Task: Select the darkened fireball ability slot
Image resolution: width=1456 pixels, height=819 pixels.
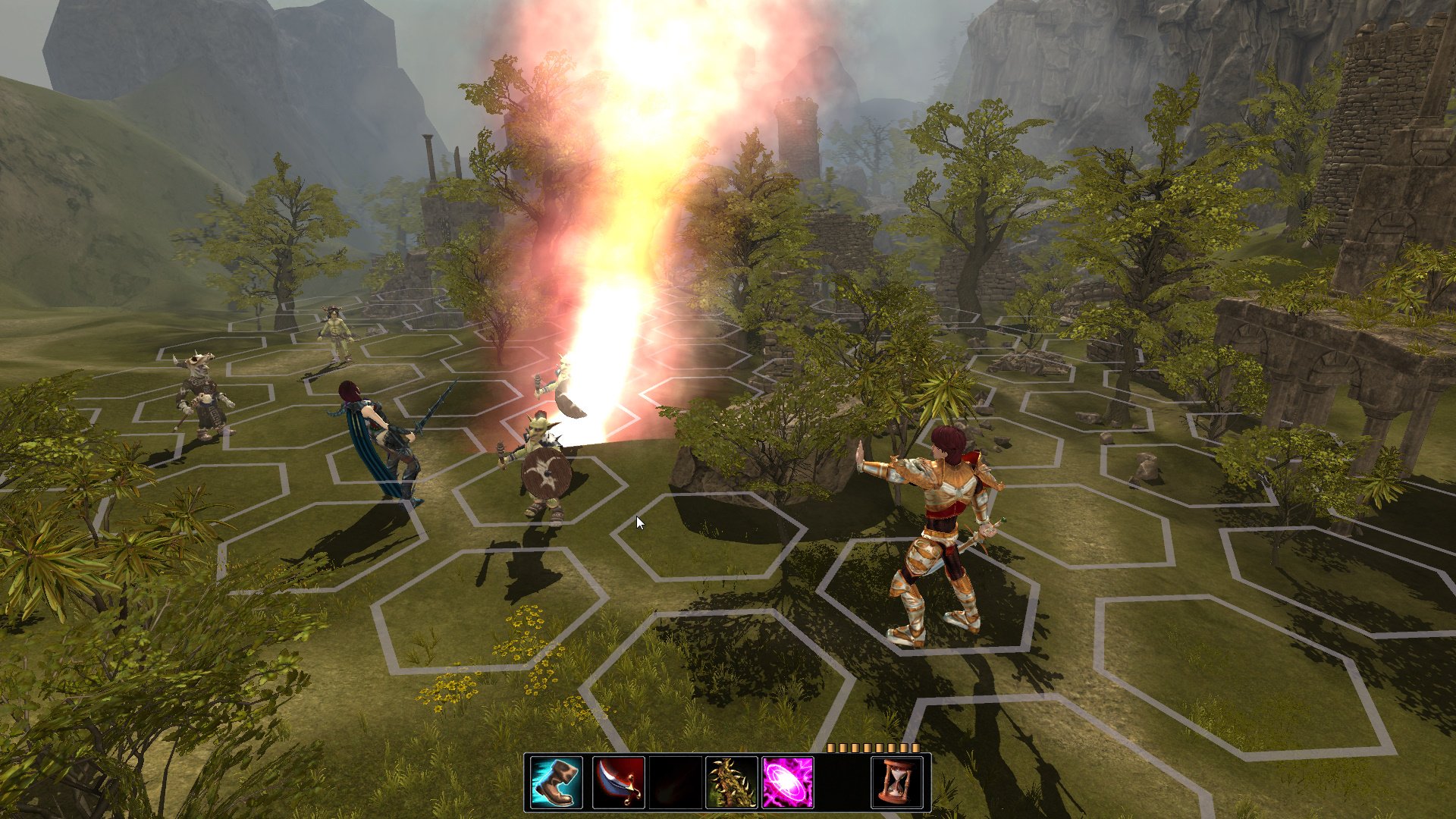Action: (675, 782)
